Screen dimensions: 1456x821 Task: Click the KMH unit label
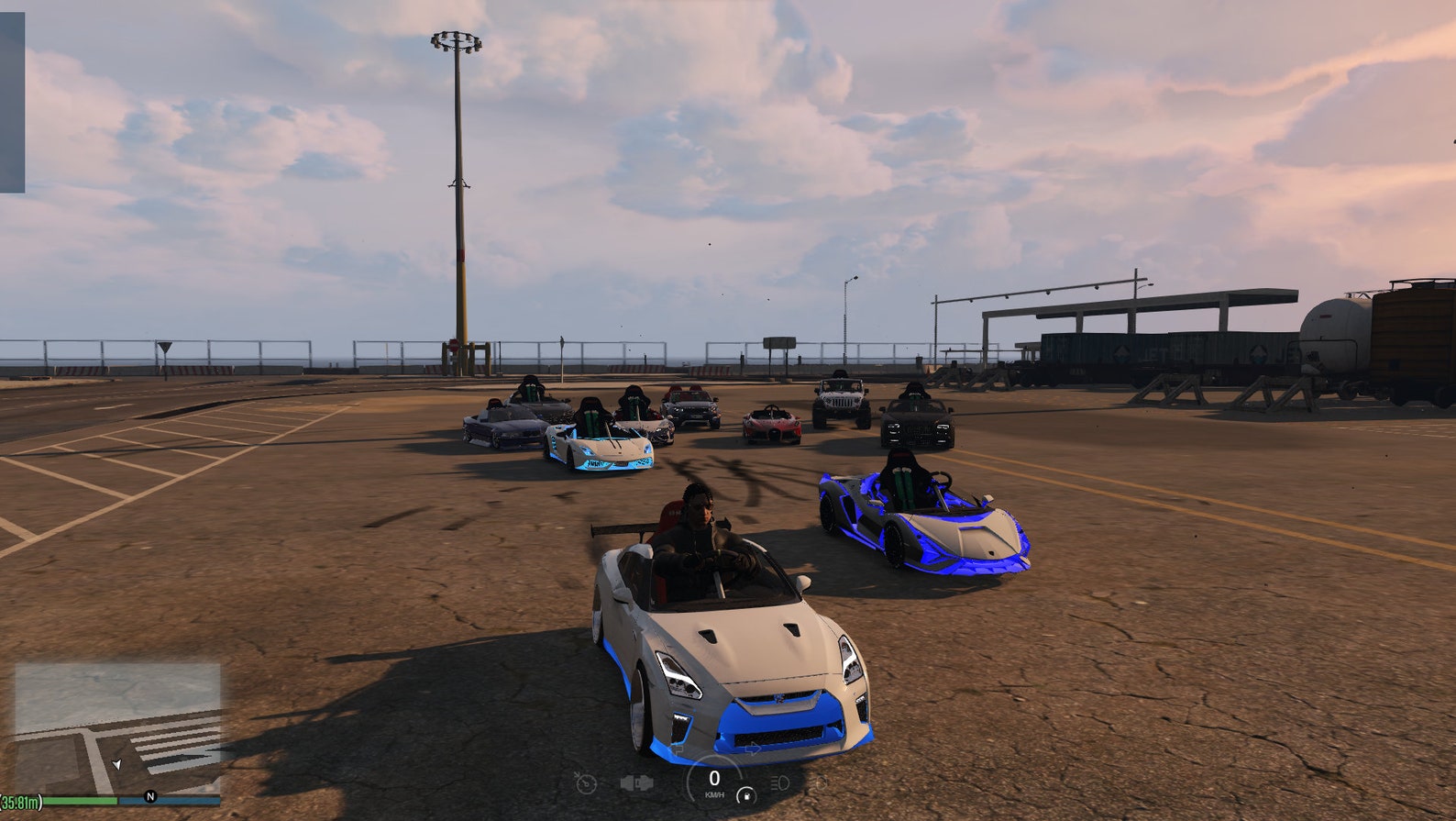click(x=715, y=794)
